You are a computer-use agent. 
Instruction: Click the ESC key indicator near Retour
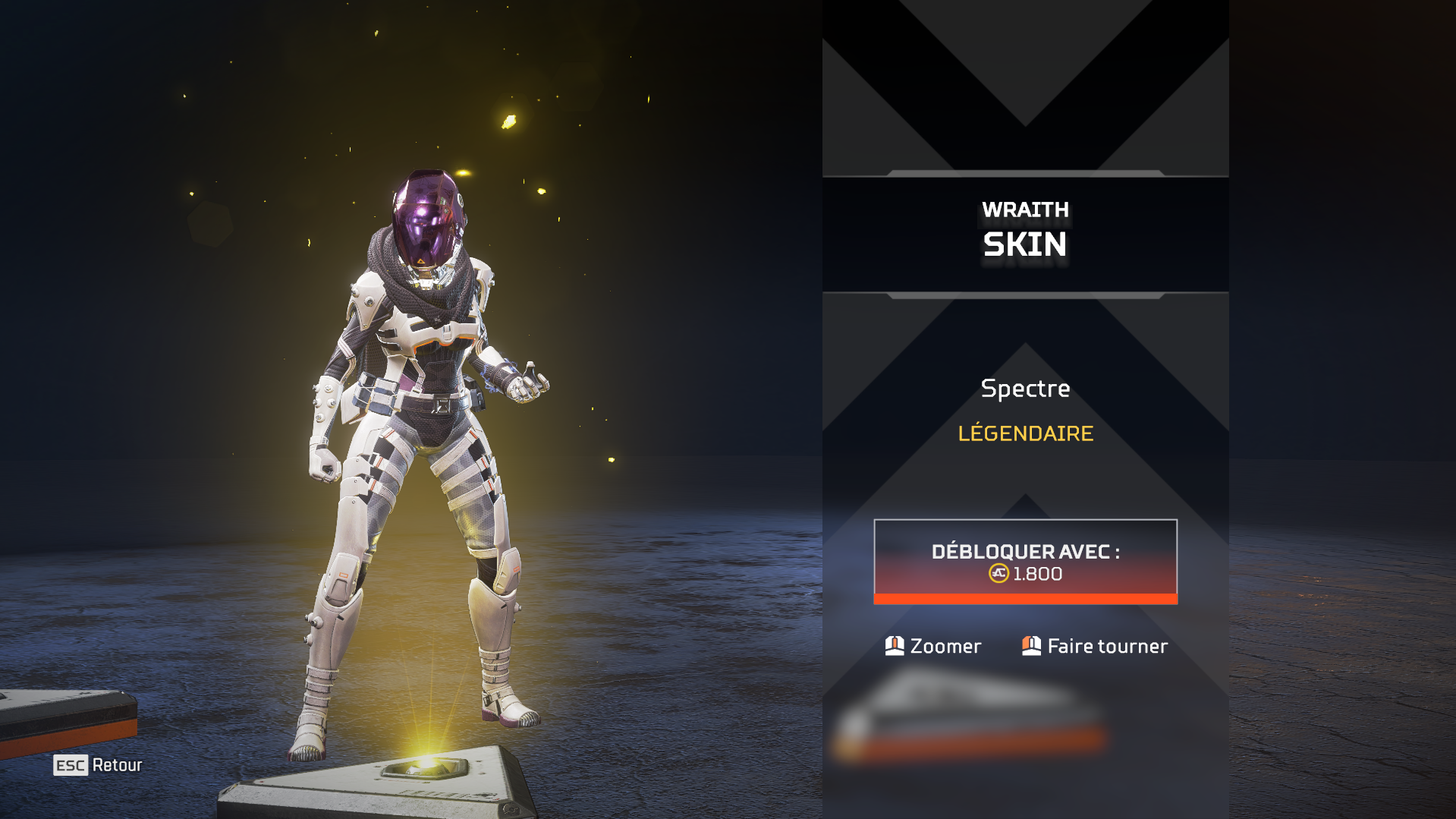click(71, 765)
